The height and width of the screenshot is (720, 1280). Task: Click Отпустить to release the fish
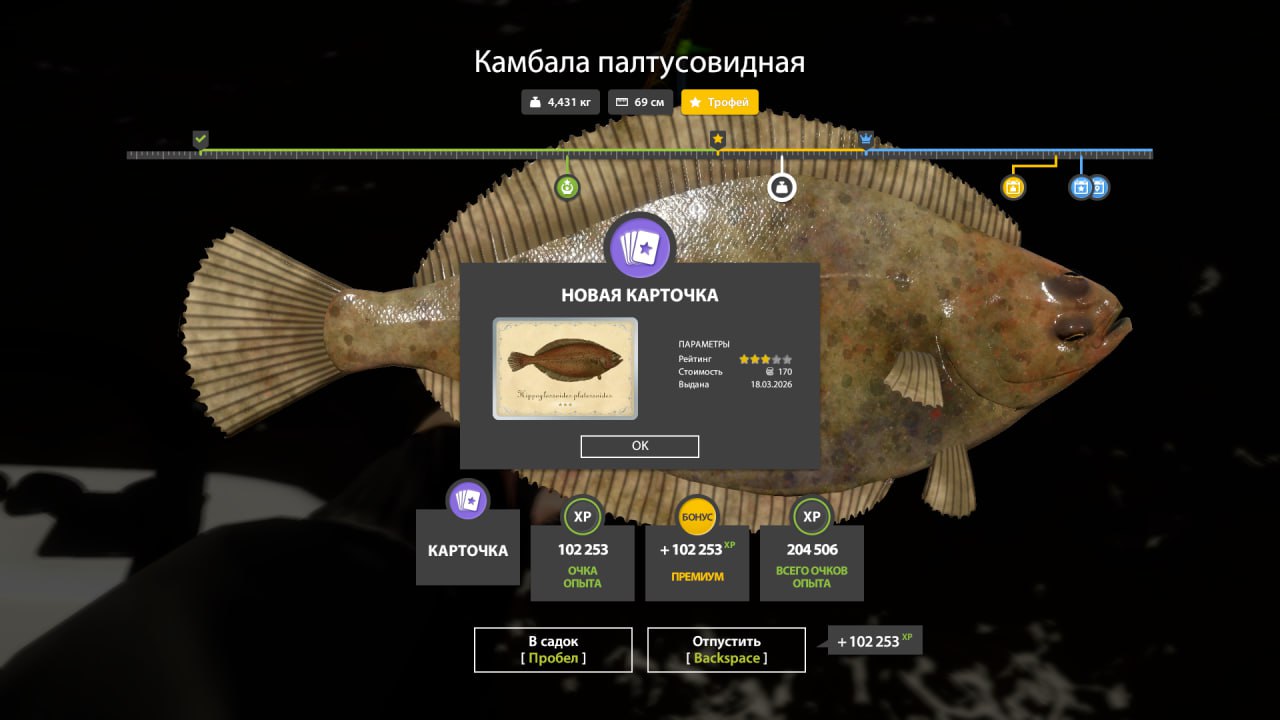727,649
